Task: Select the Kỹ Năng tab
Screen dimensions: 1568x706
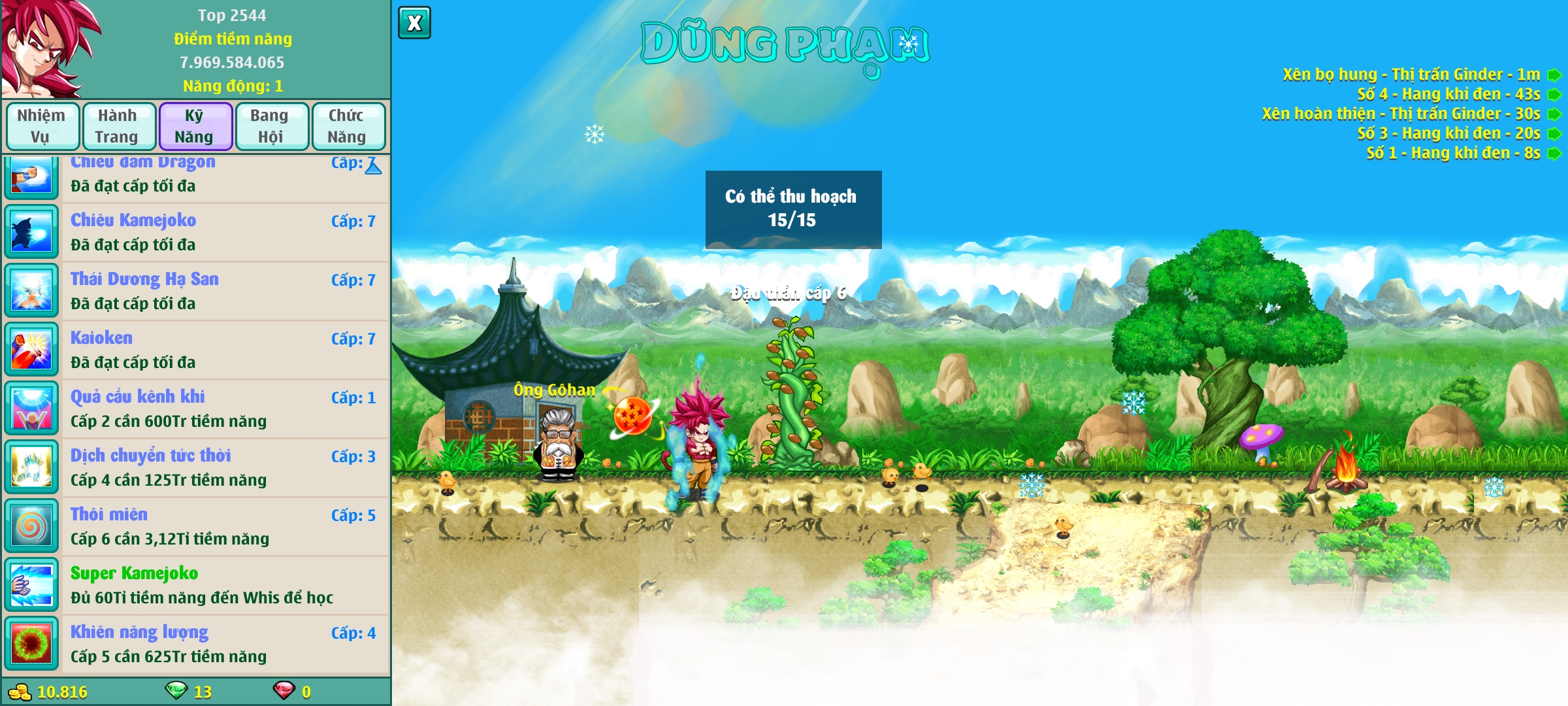Action: 195,126
